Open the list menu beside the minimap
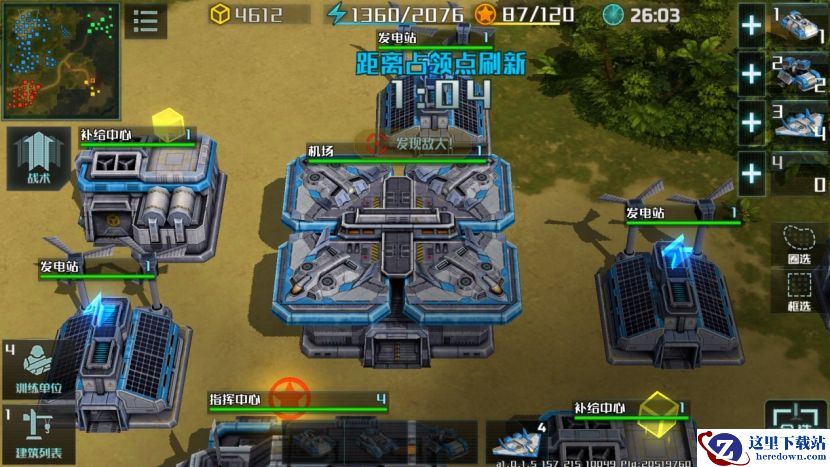 146,20
